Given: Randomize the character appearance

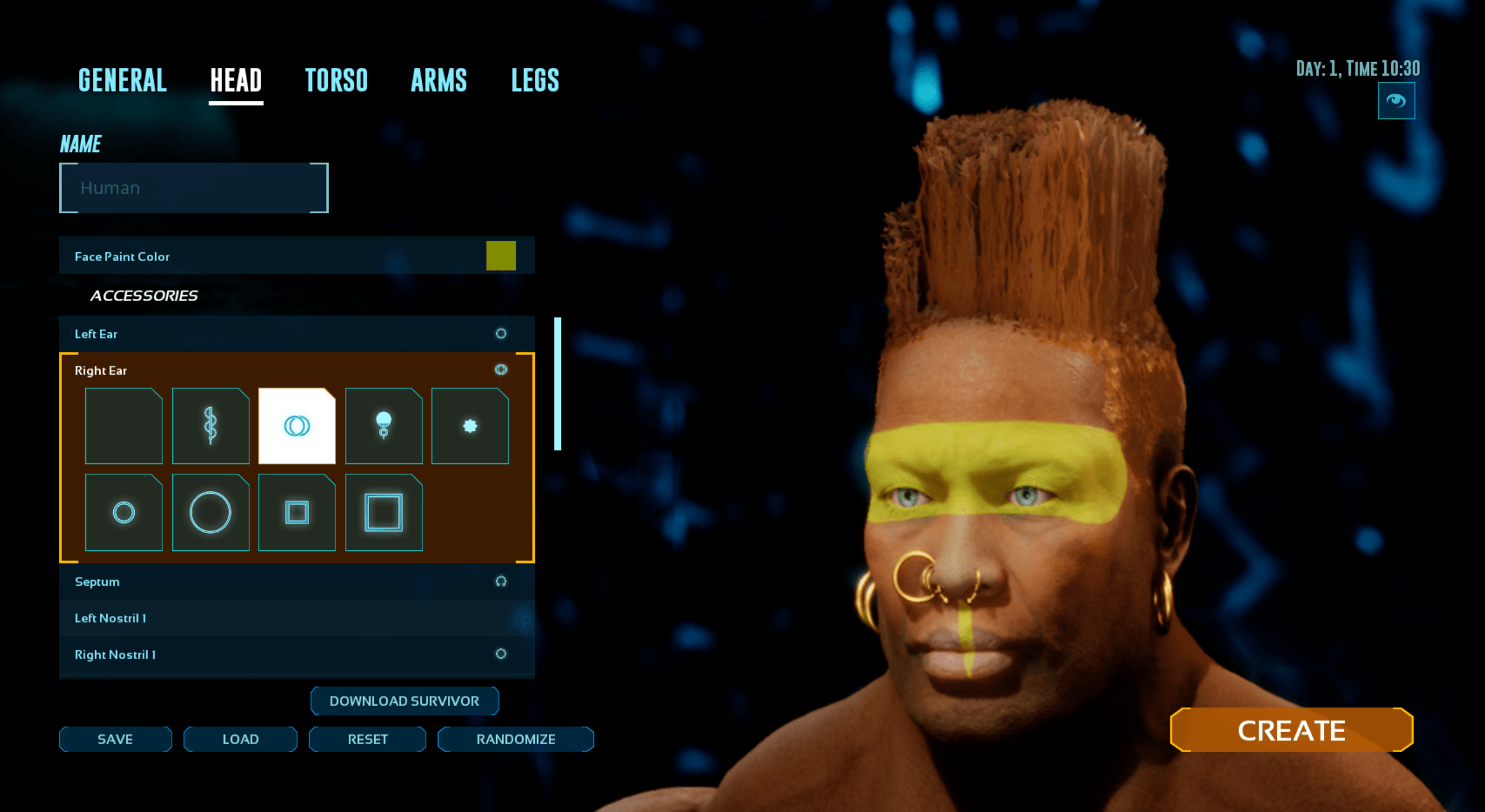Looking at the screenshot, I should 516,739.
